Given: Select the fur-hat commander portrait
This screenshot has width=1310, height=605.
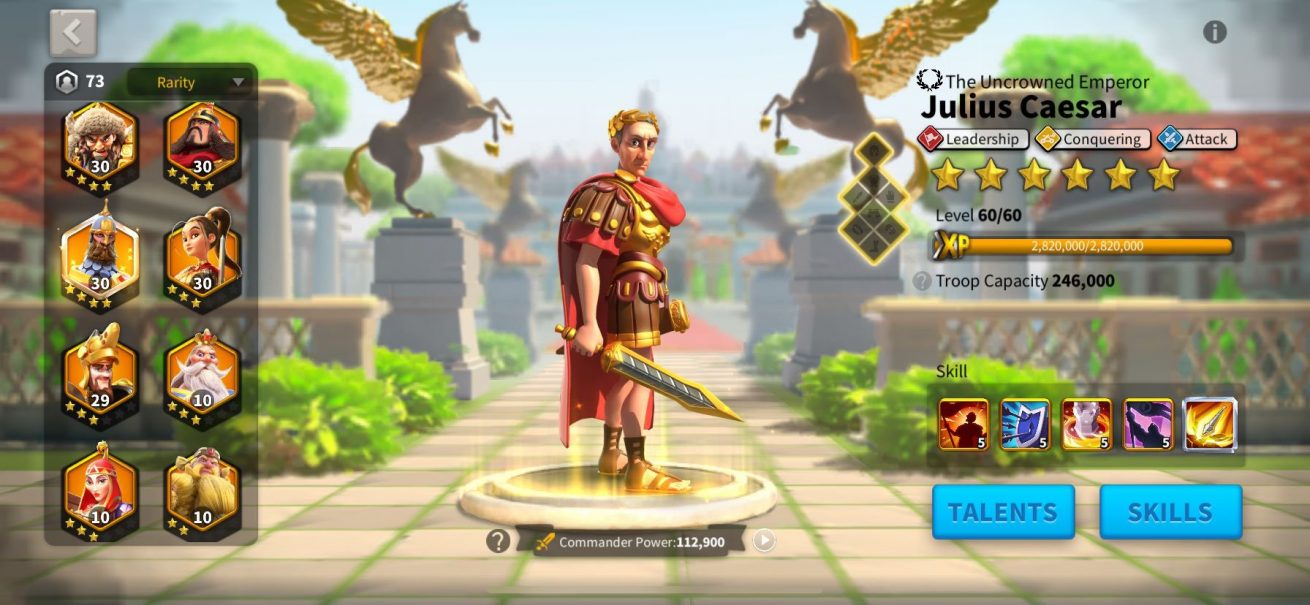Looking at the screenshot, I should (x=101, y=144).
